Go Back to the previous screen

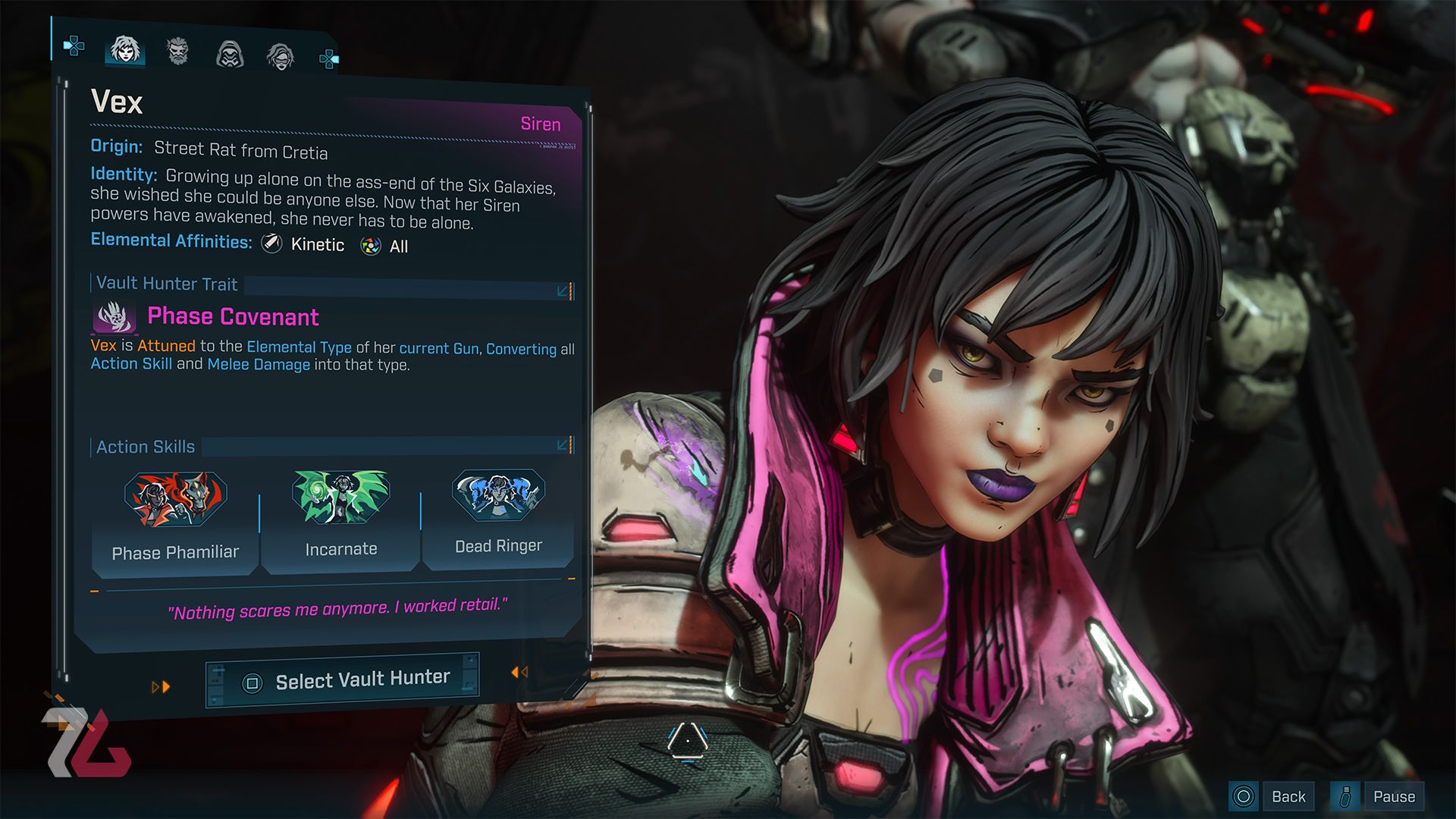(x=1272, y=796)
